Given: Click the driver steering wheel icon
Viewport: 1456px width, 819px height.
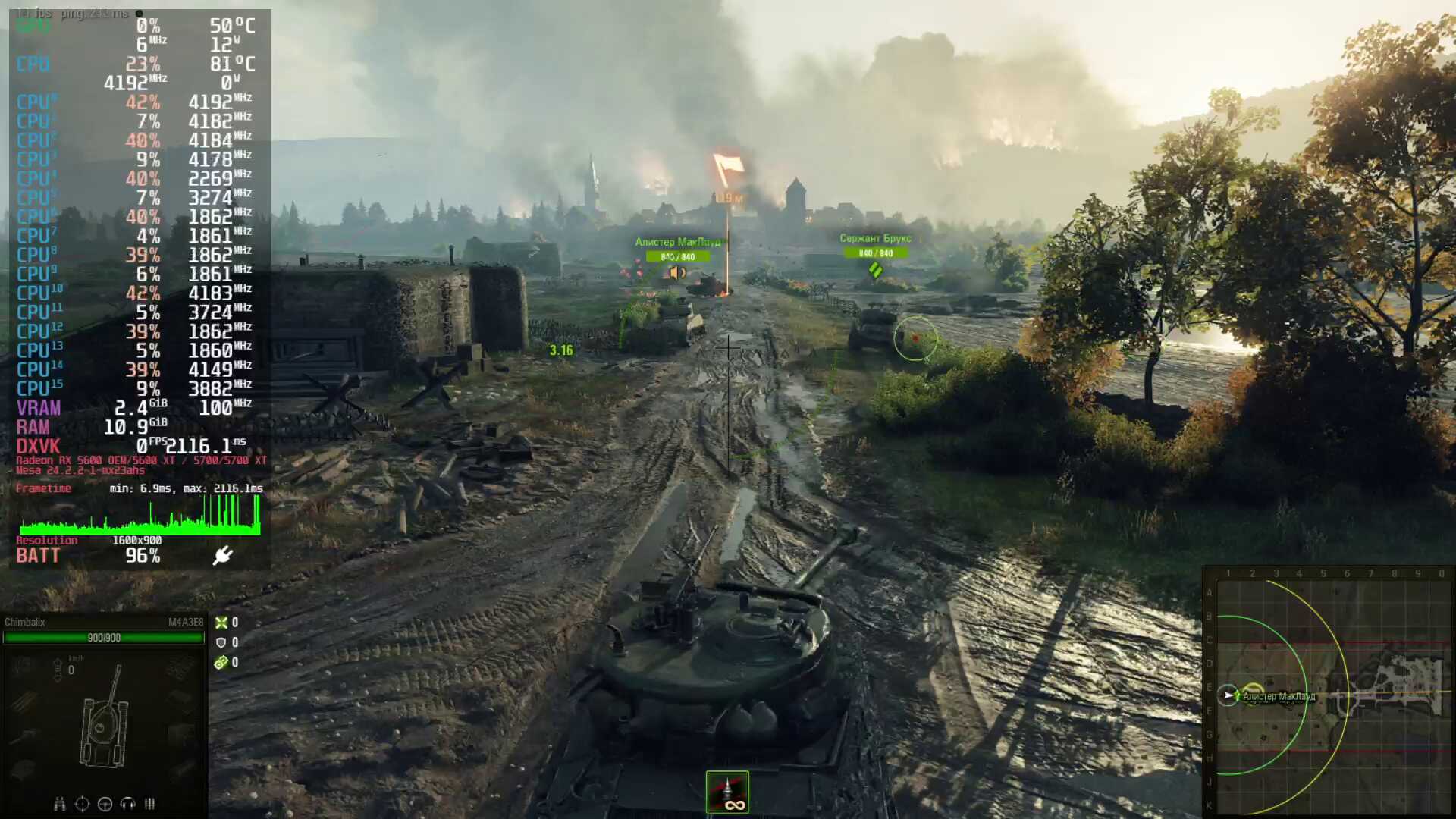Looking at the screenshot, I should point(105,804).
